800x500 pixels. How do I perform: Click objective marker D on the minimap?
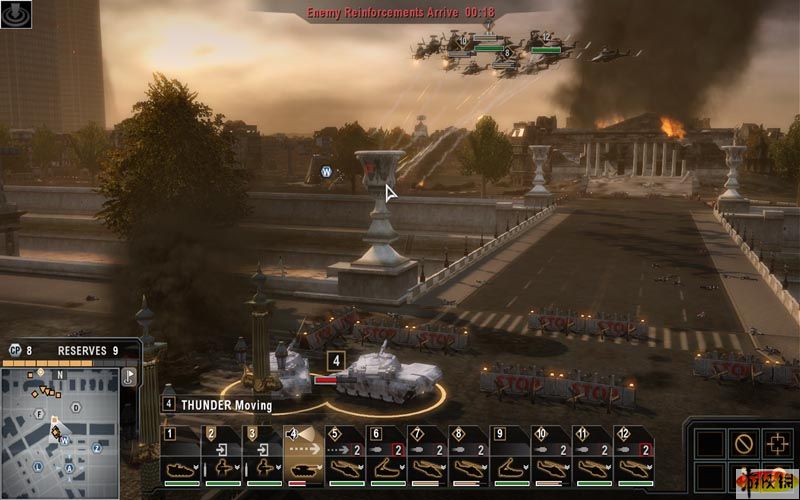[x=76, y=408]
